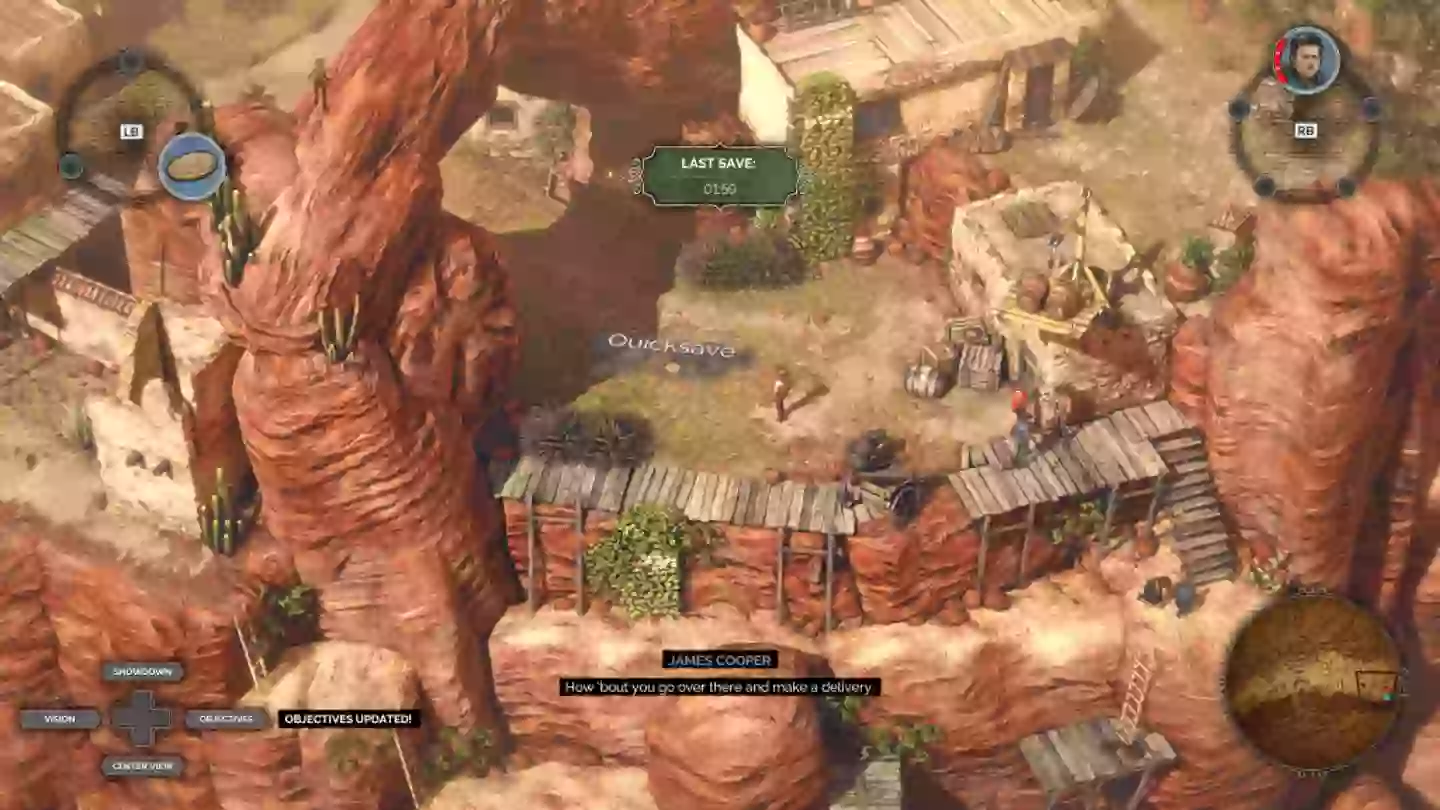The height and width of the screenshot is (810, 1440).
Task: Click the D-pad icon near the bottom-left
Action: click(x=145, y=718)
